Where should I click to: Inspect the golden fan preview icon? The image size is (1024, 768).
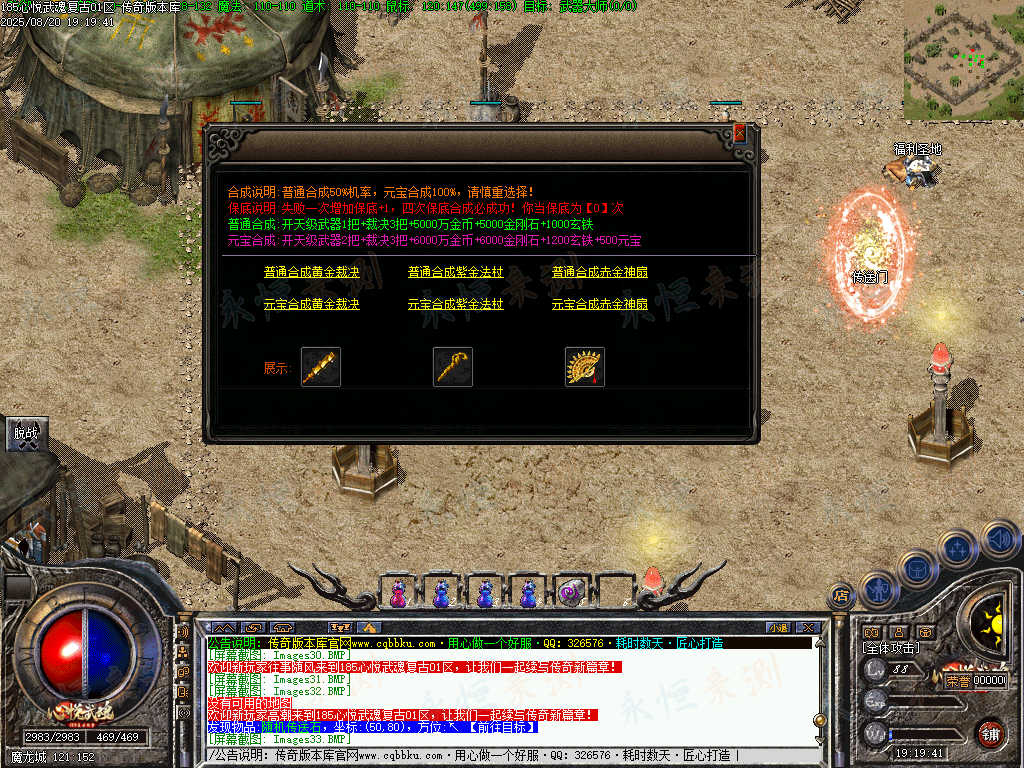[585, 367]
